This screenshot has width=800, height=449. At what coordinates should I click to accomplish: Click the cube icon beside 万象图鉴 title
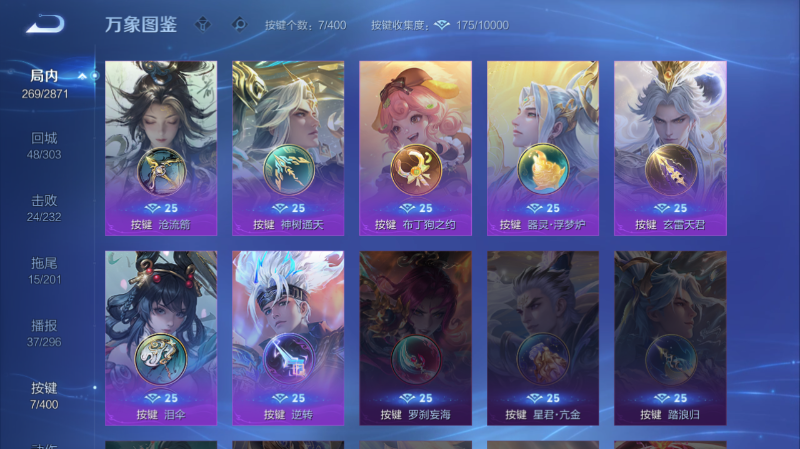point(203,25)
